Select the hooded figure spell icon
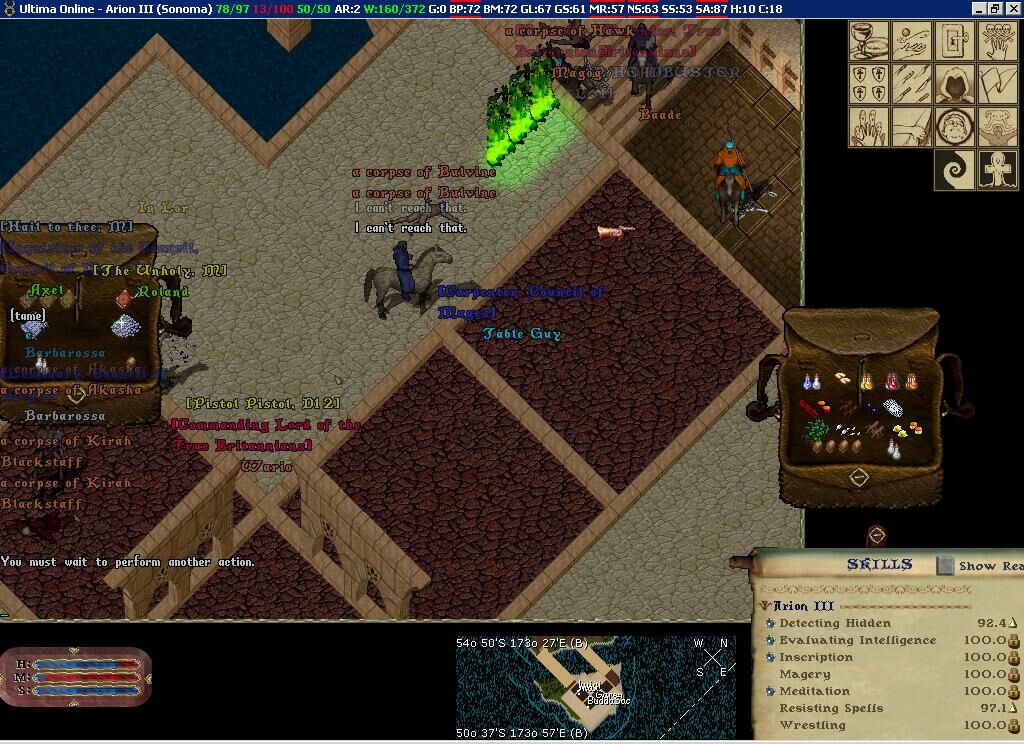 (x=955, y=85)
